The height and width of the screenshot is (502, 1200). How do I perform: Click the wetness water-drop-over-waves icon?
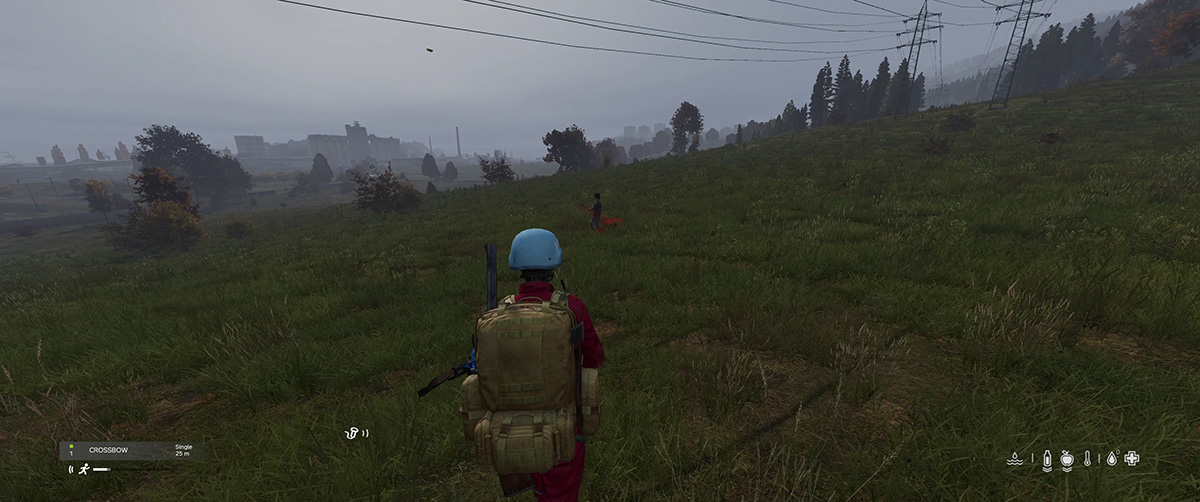point(1015,459)
